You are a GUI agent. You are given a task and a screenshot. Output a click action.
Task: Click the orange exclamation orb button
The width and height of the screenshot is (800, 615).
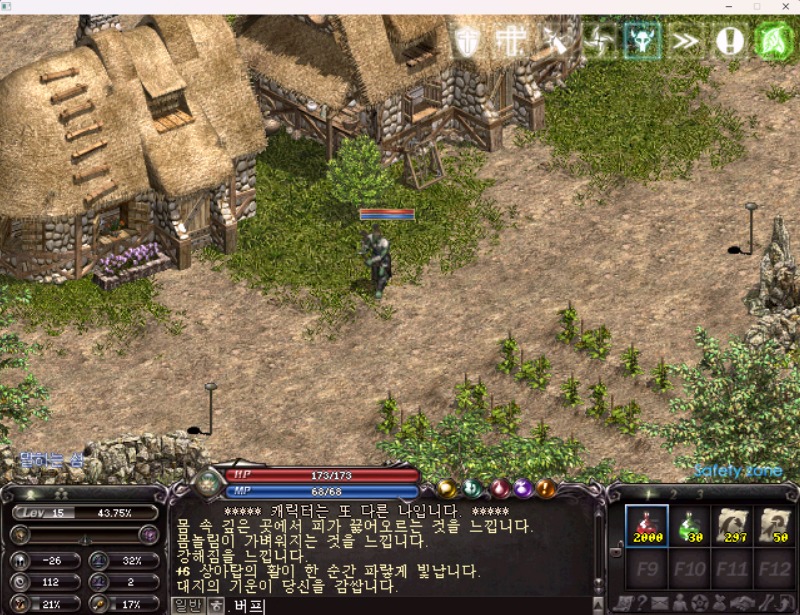[x=545, y=489]
